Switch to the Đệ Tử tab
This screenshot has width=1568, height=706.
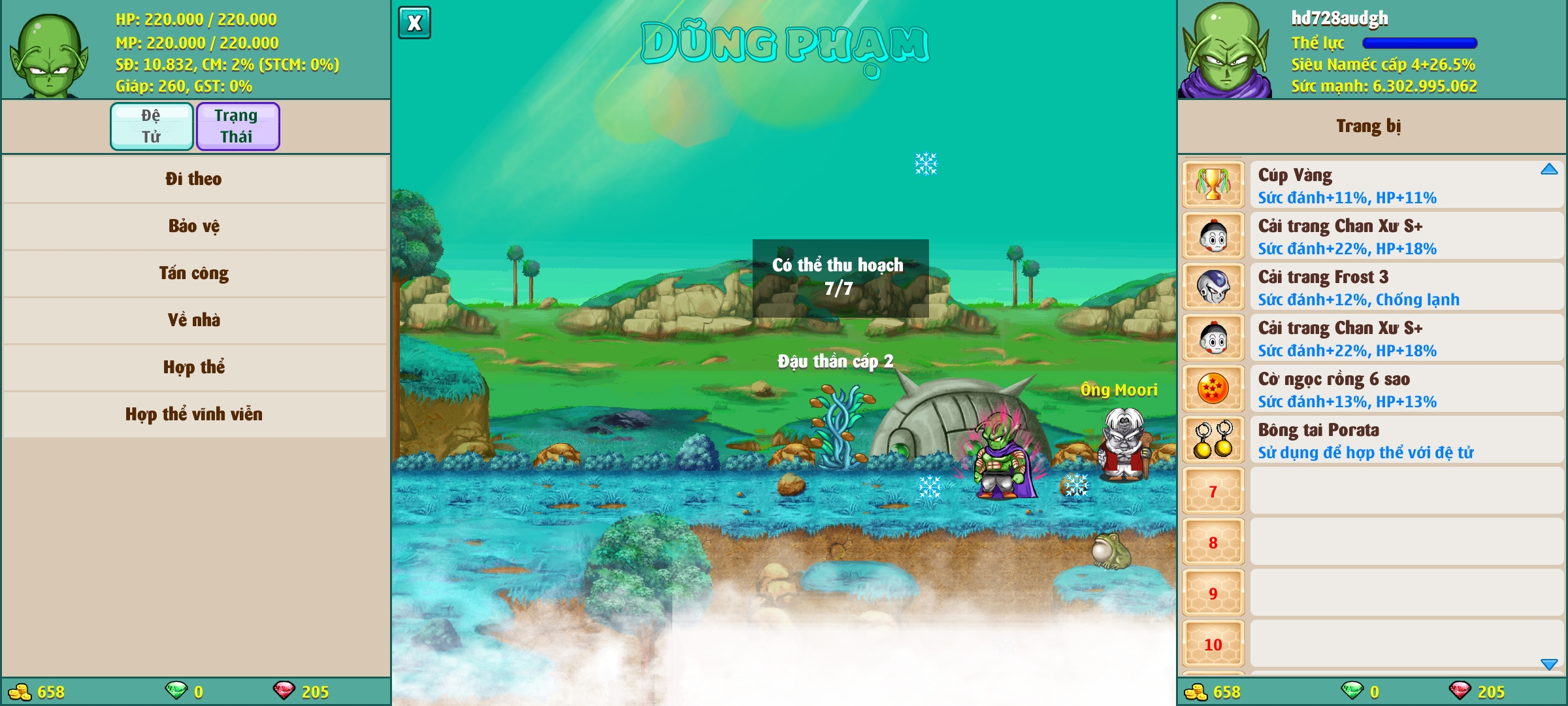pyautogui.click(x=152, y=126)
